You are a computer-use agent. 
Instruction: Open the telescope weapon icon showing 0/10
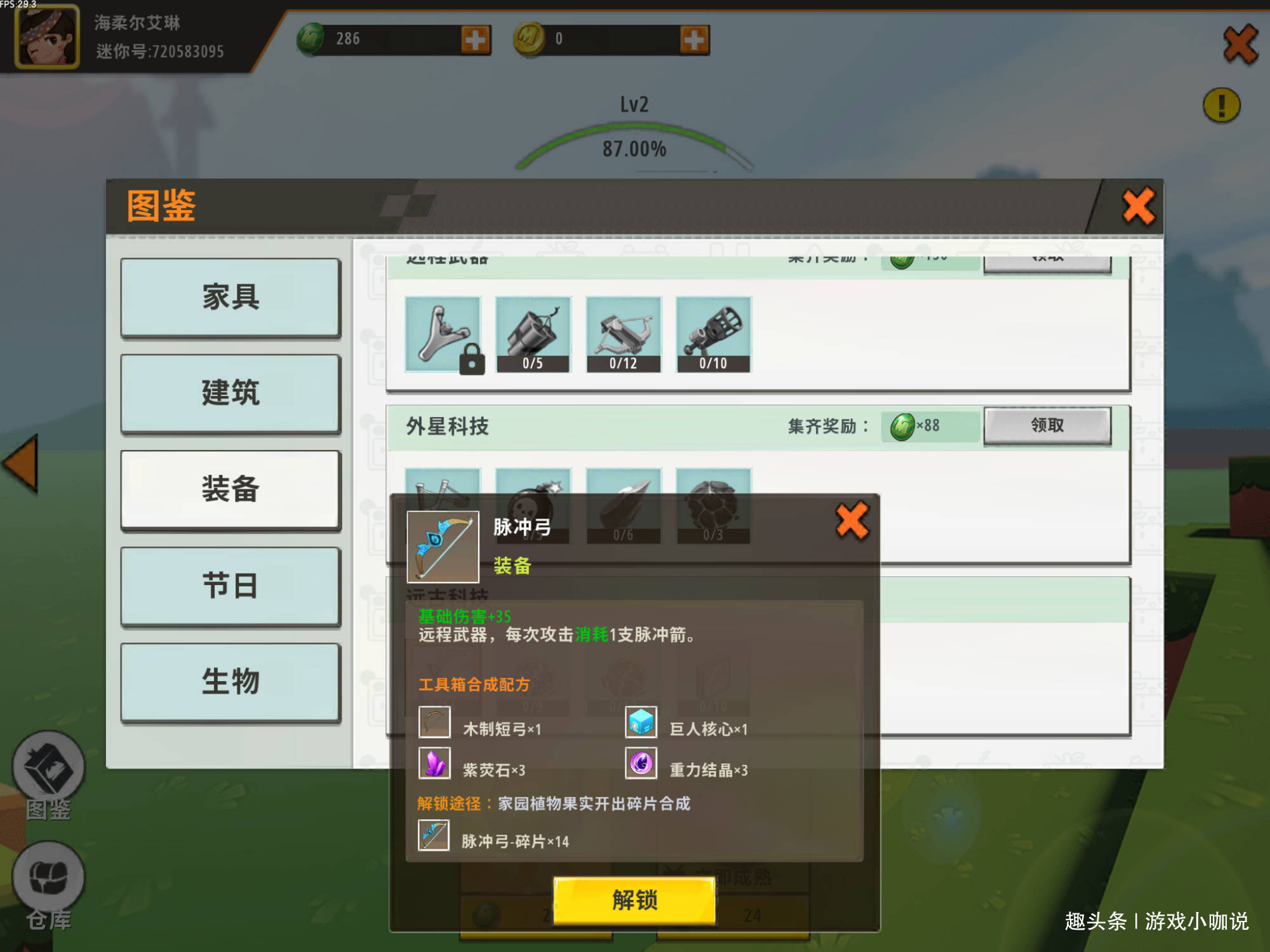point(714,334)
